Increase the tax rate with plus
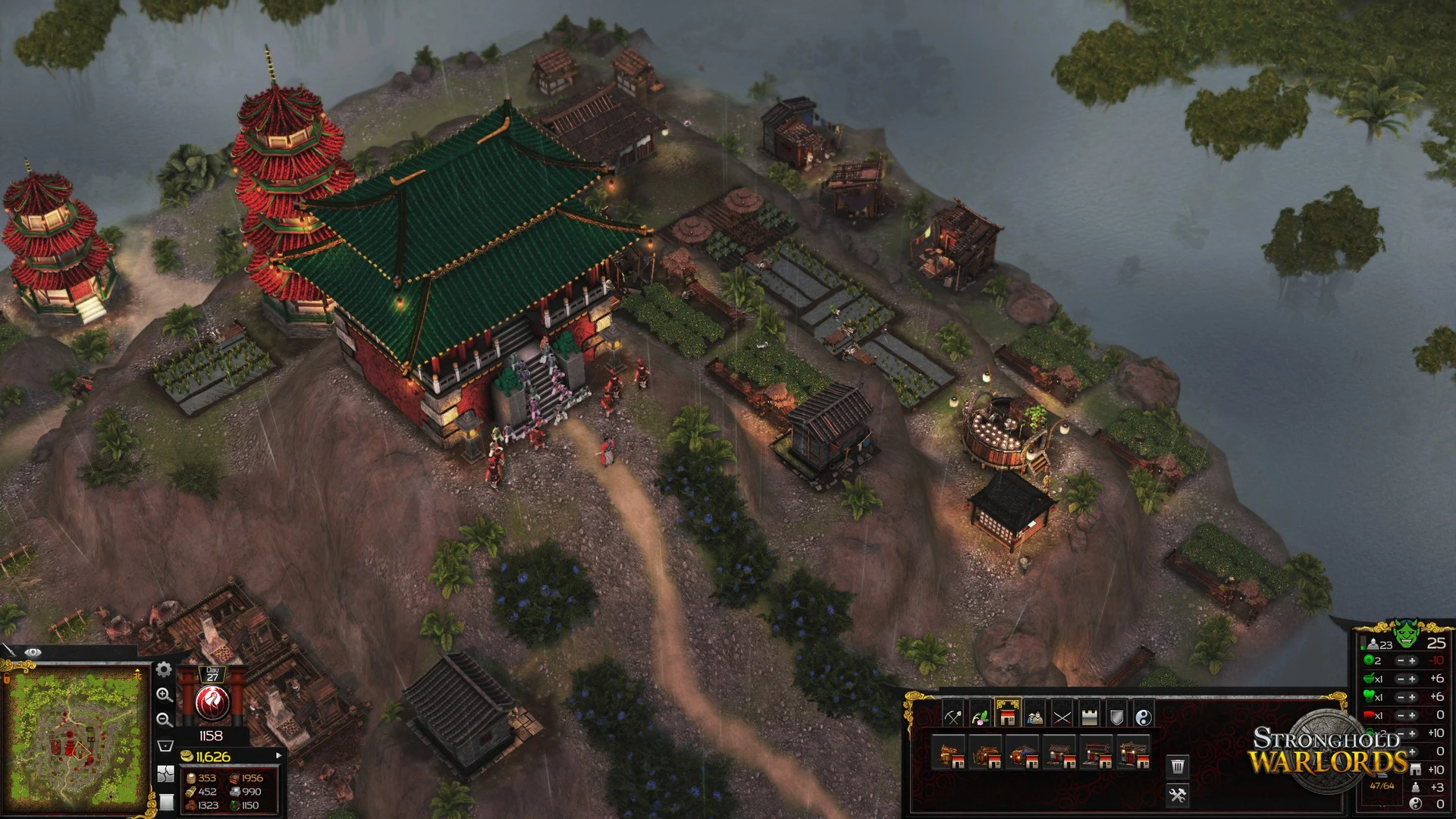 coord(1412,661)
